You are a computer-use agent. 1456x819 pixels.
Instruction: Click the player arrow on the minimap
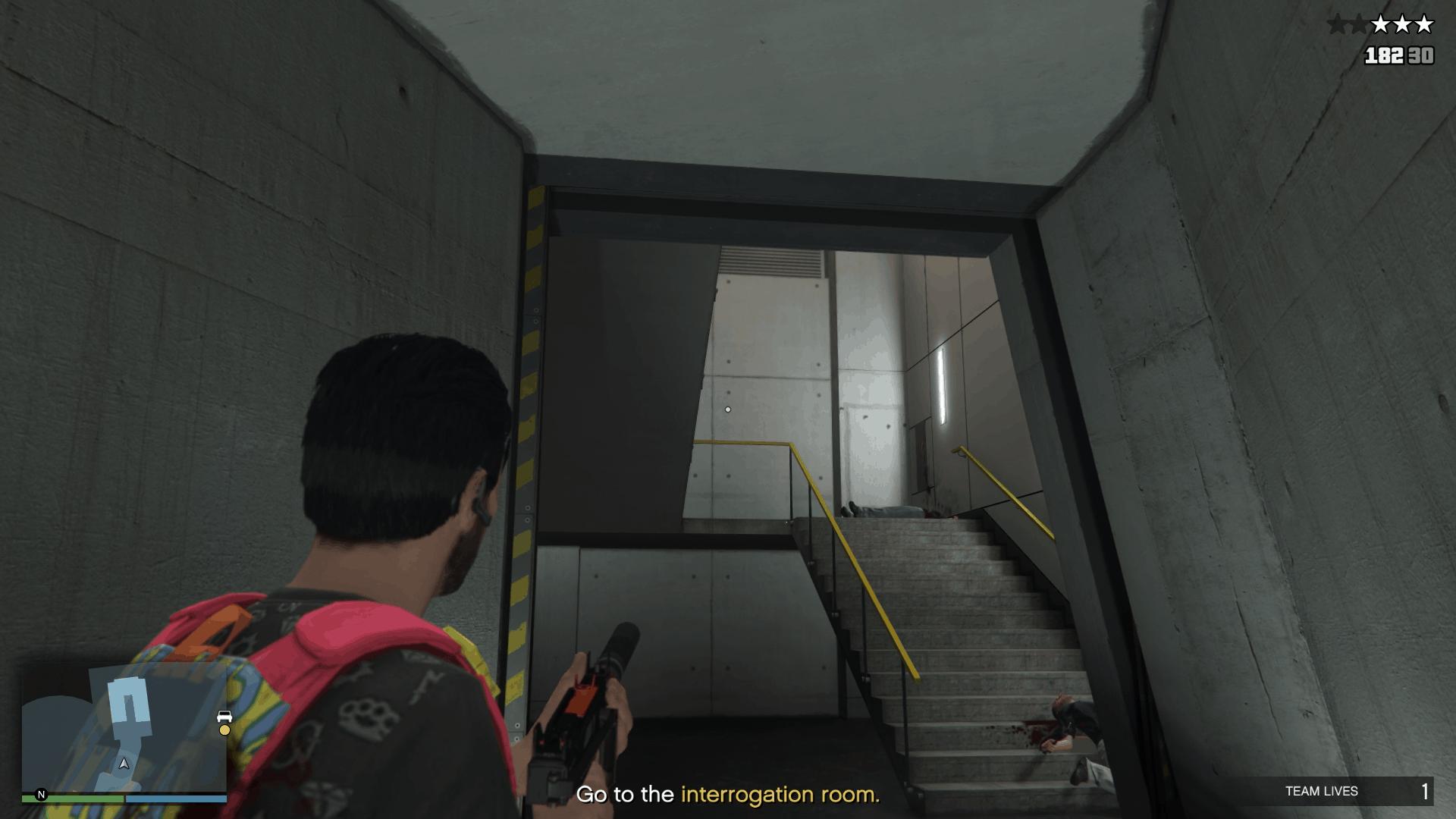point(124,764)
